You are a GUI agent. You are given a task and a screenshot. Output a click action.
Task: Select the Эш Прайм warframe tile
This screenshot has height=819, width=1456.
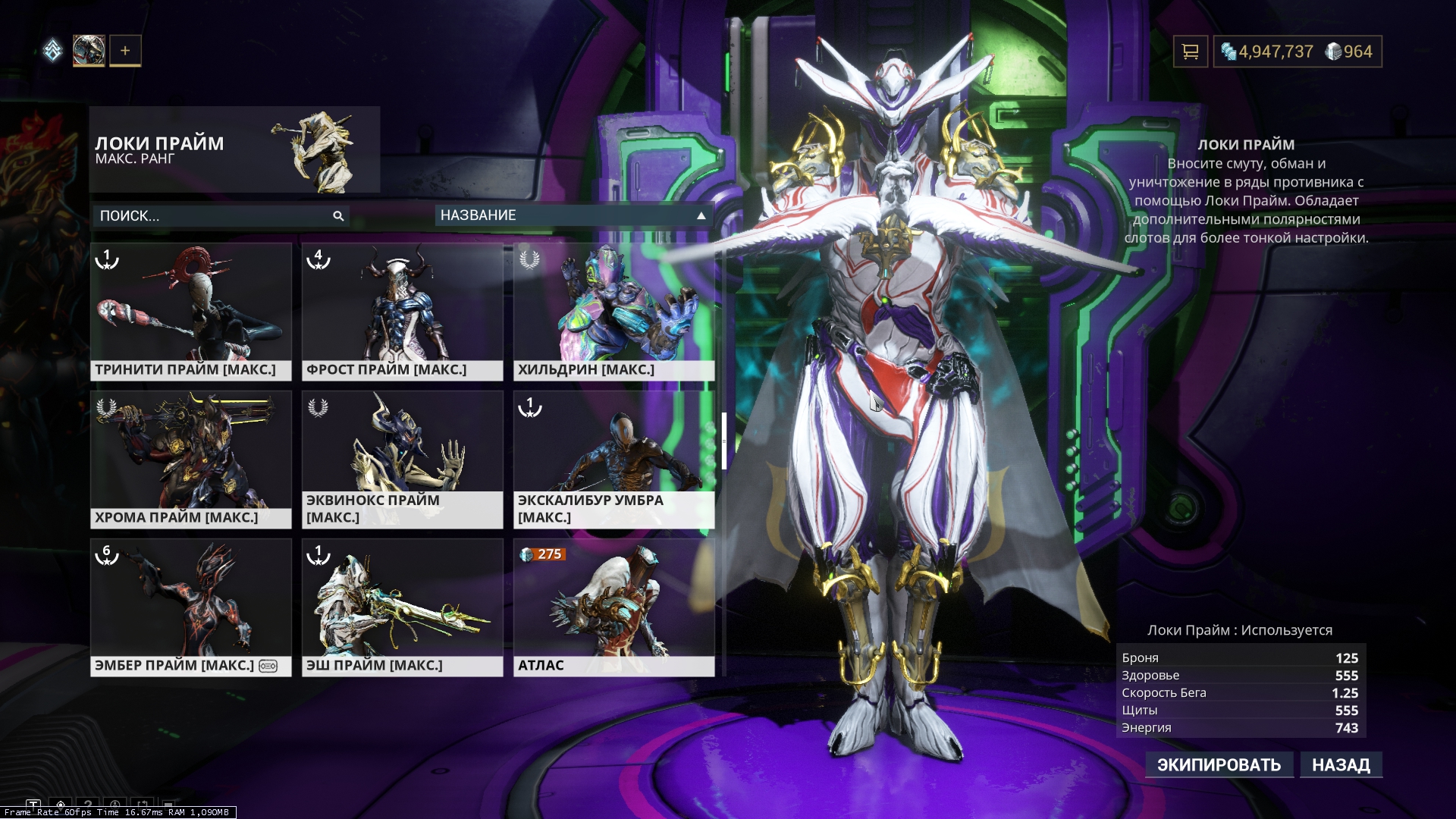tap(402, 607)
